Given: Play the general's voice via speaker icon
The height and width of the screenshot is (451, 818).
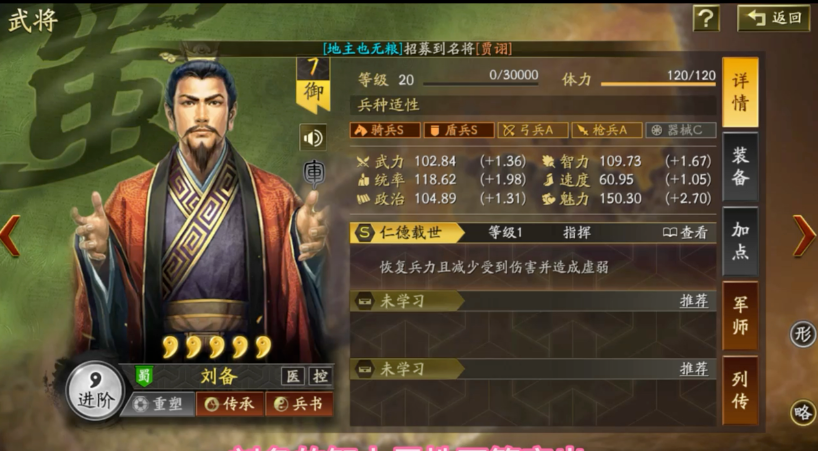Looking at the screenshot, I should 312,137.
